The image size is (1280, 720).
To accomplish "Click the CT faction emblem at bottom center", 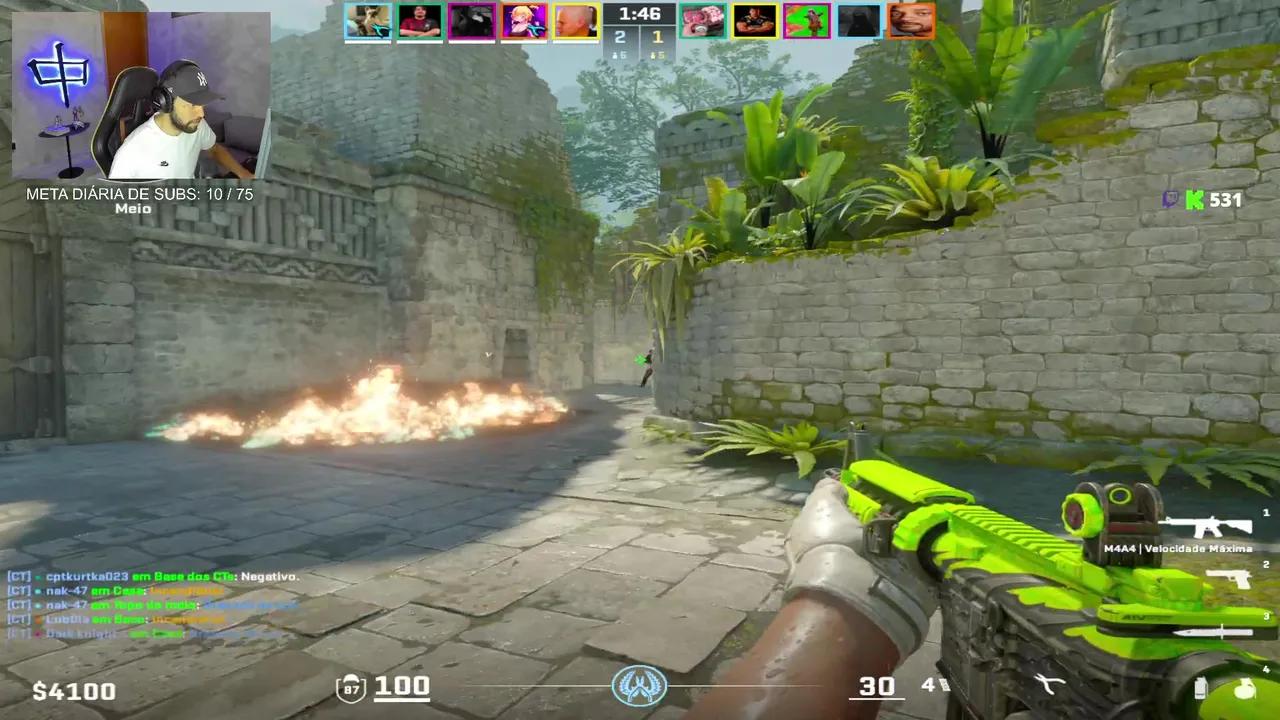I will click(x=640, y=686).
